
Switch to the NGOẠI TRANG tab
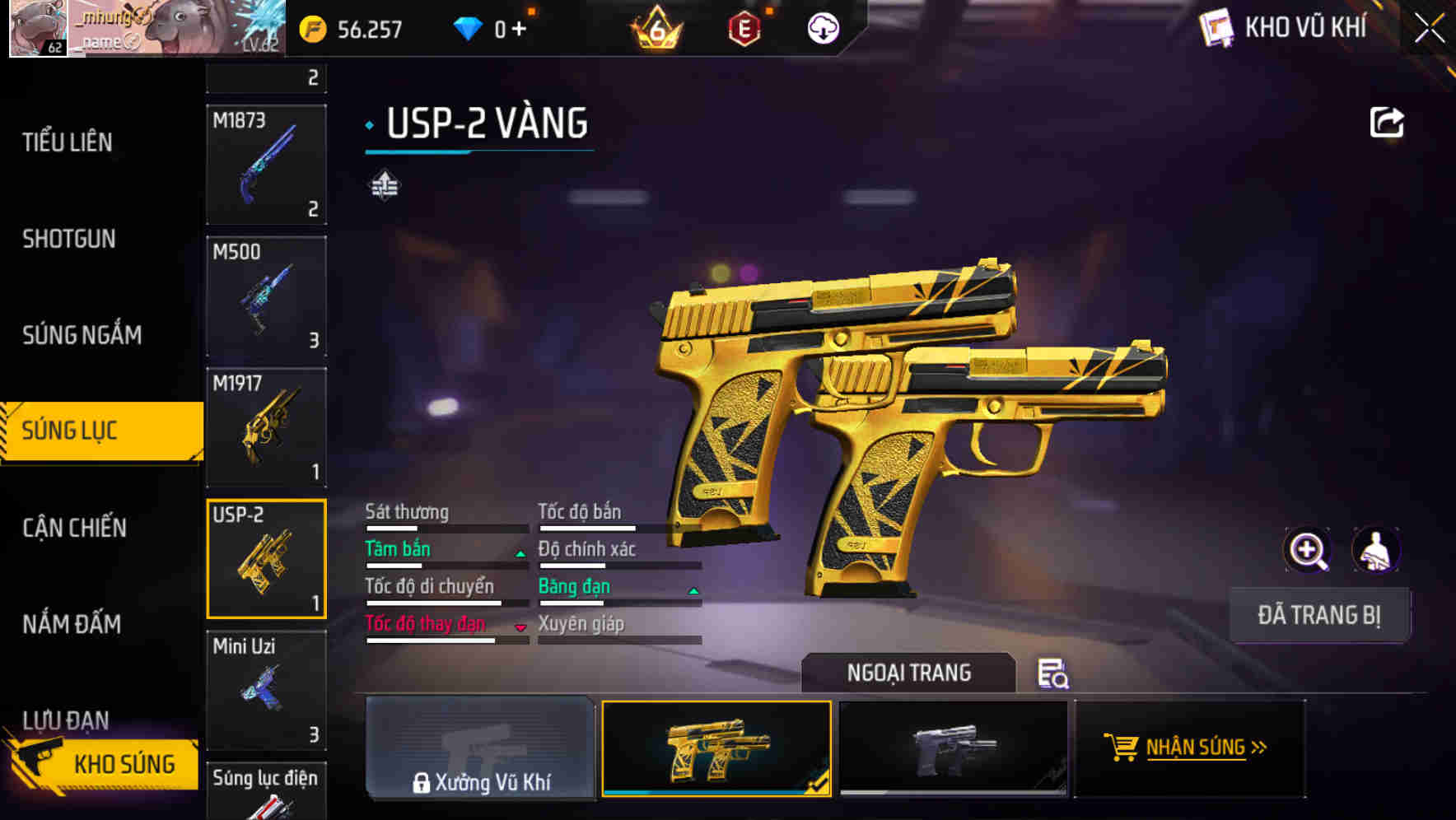[909, 672]
